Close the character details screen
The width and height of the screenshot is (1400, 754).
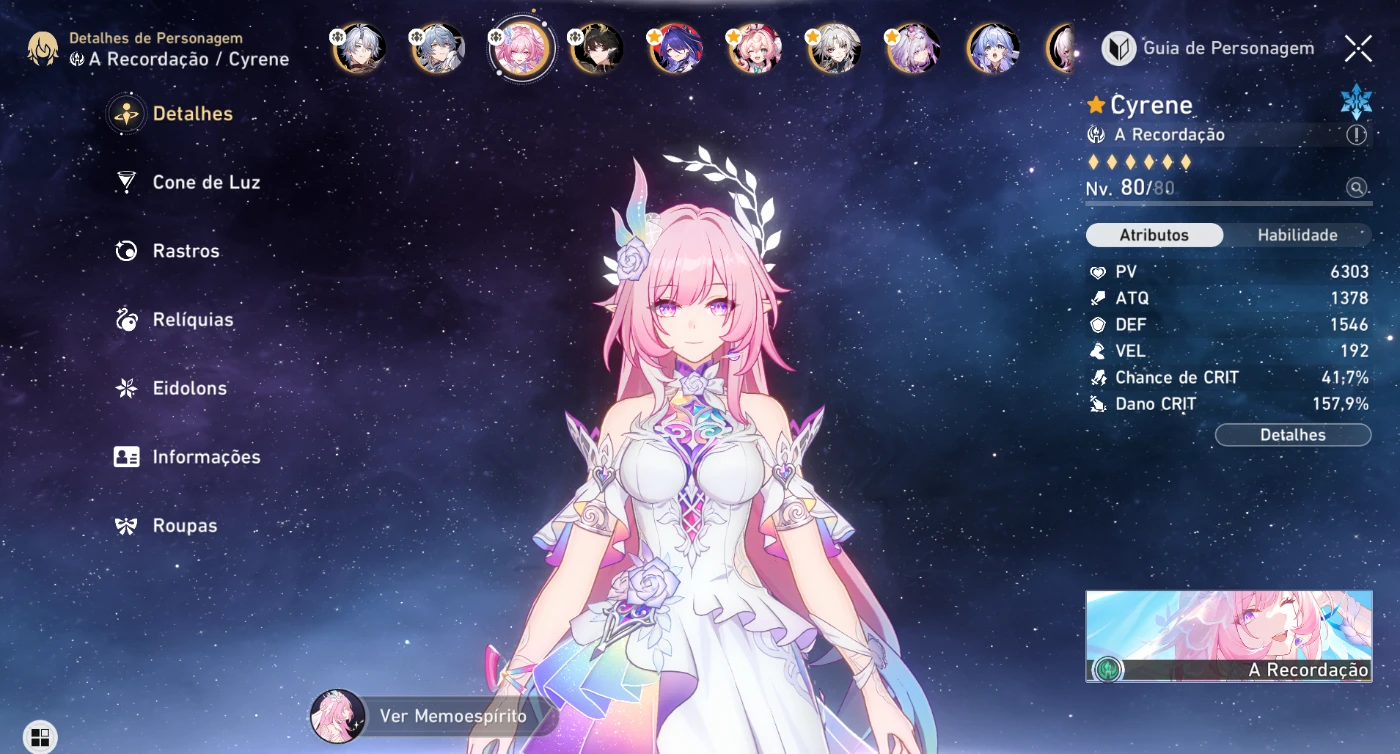[x=1358, y=48]
